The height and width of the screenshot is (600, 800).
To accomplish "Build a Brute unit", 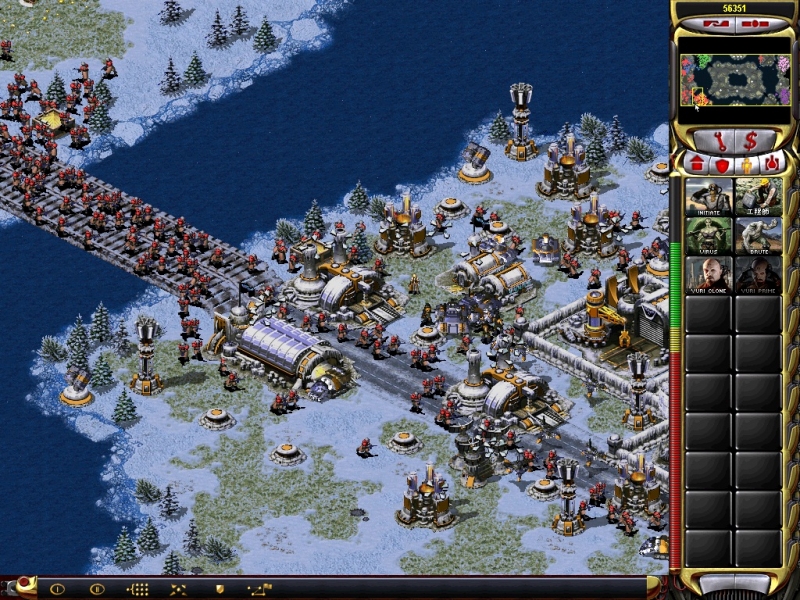I will pyautogui.click(x=757, y=236).
